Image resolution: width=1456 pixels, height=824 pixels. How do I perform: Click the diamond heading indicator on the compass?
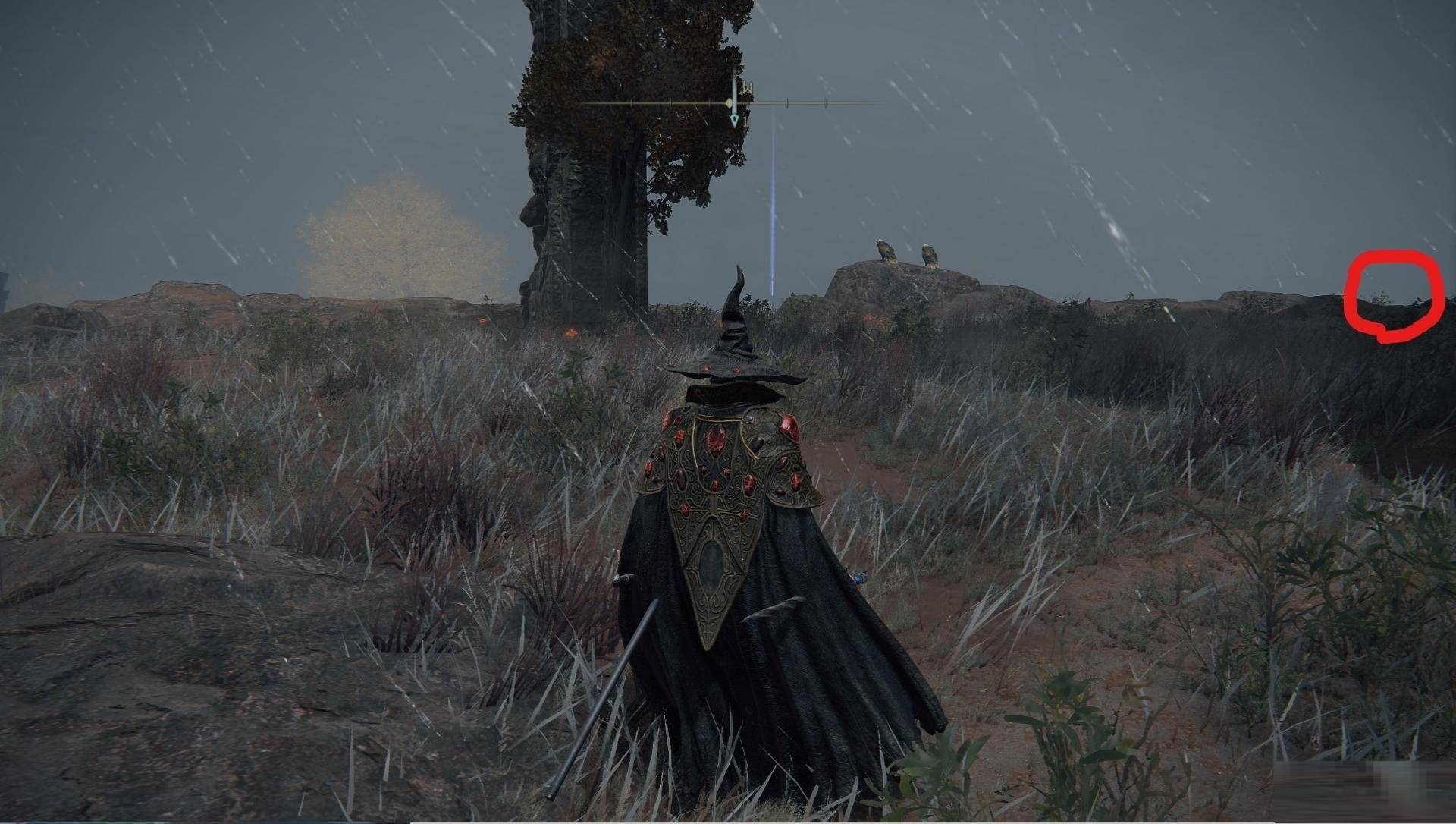(729, 102)
